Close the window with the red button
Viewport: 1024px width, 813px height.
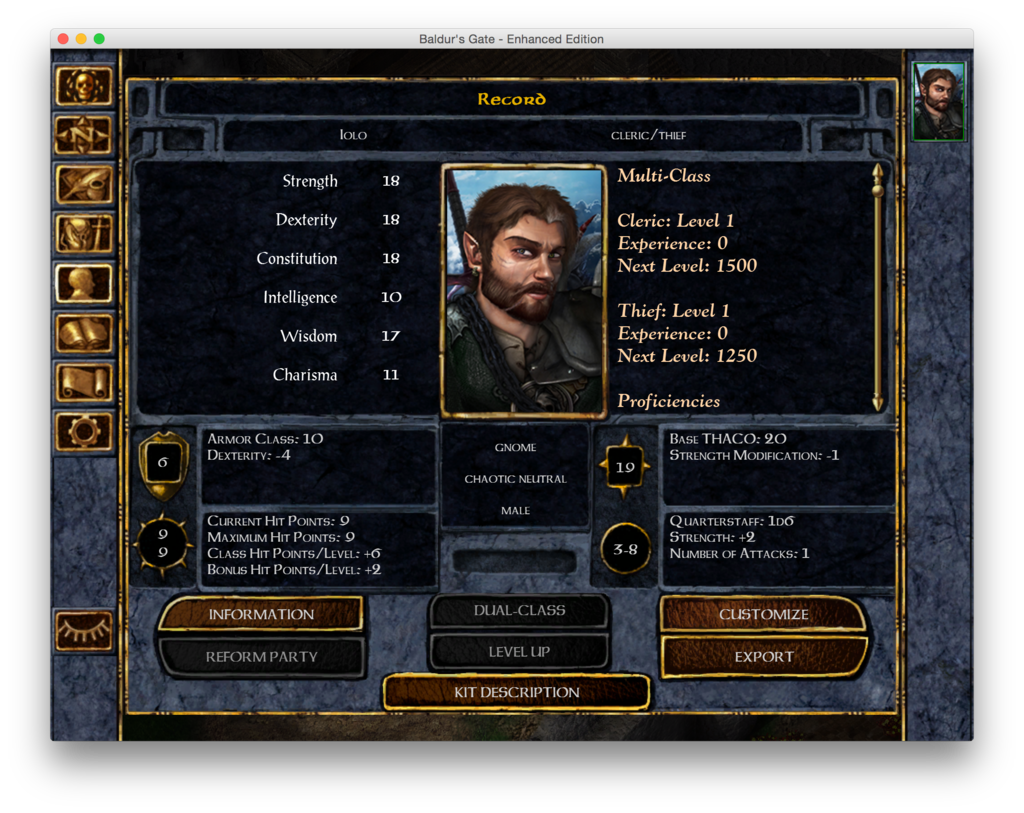pos(63,39)
